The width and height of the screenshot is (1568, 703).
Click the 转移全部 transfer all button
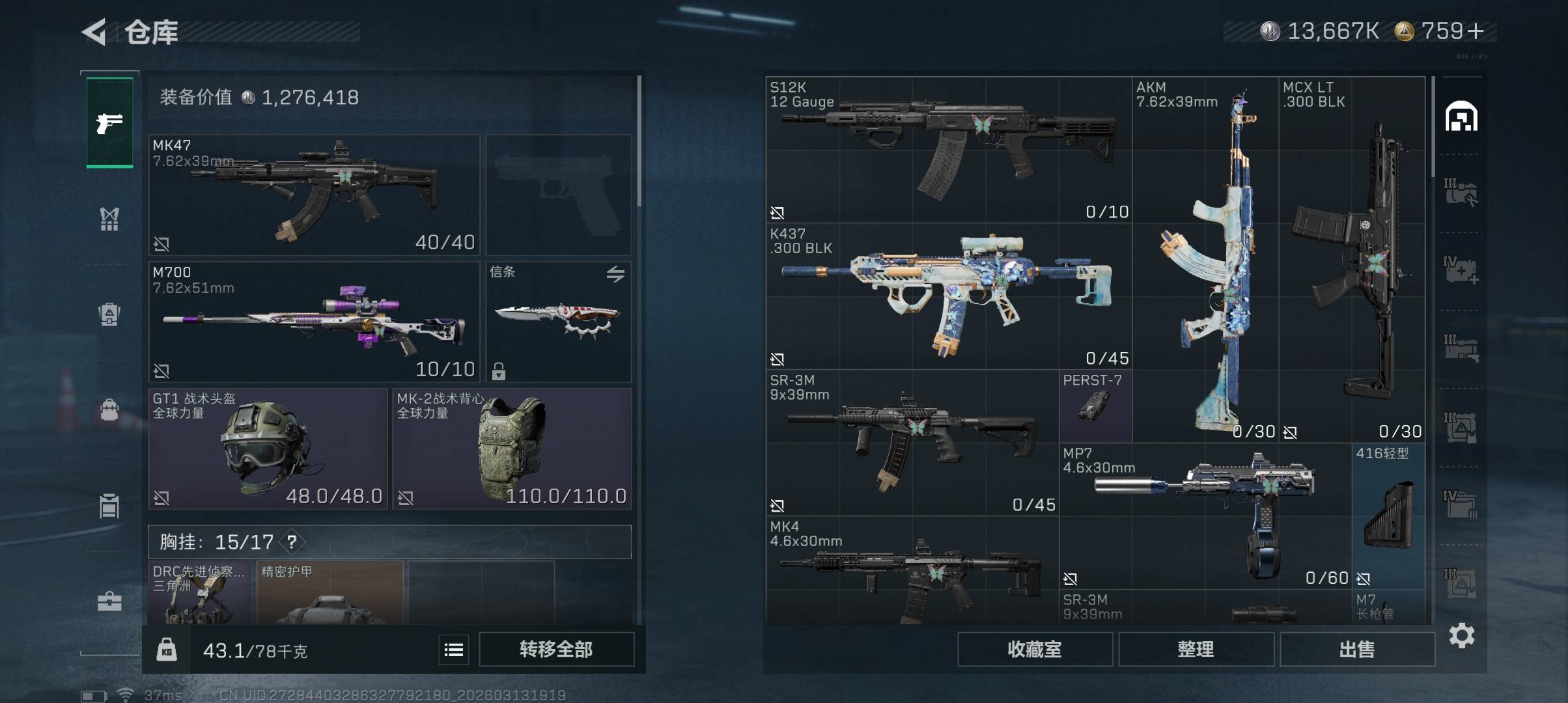[556, 649]
